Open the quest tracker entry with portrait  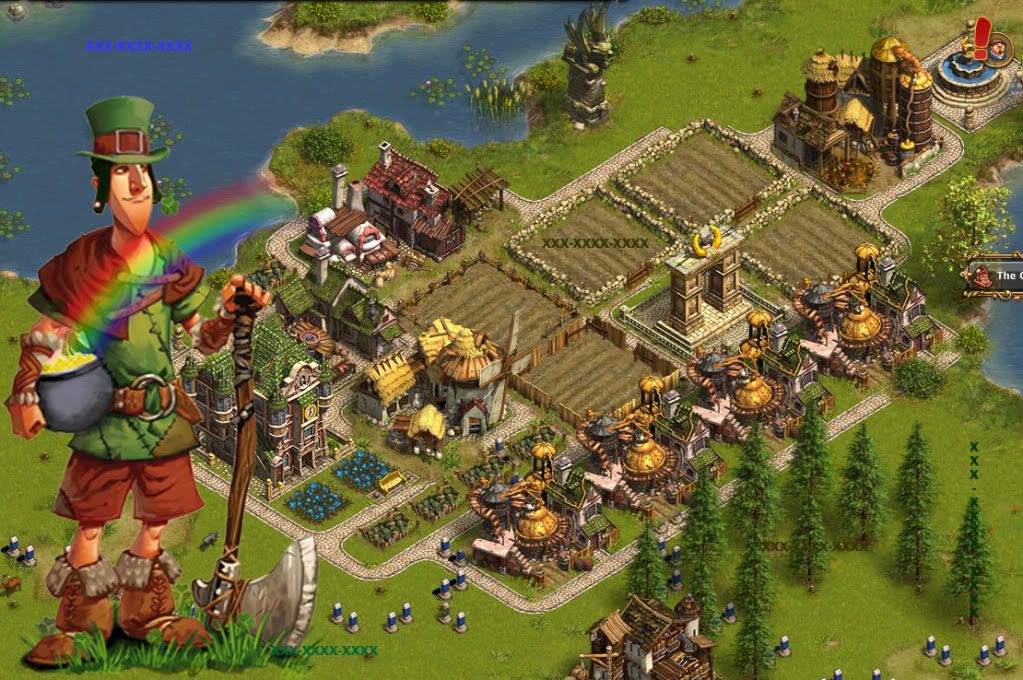(993, 276)
